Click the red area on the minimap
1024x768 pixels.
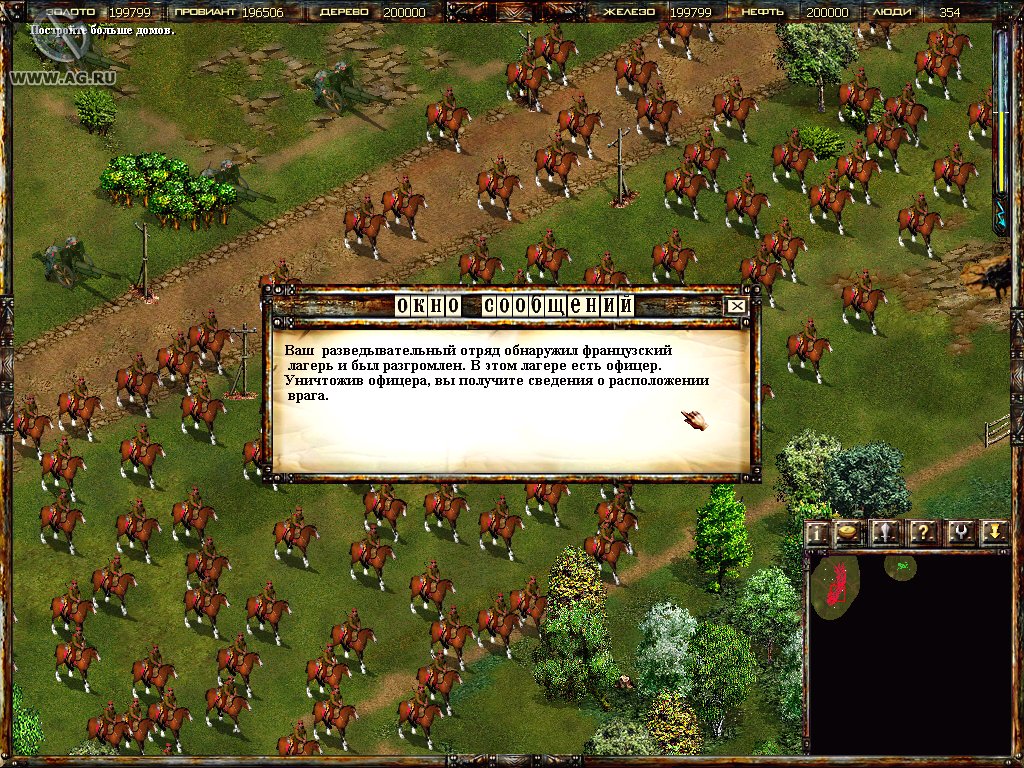tap(840, 582)
